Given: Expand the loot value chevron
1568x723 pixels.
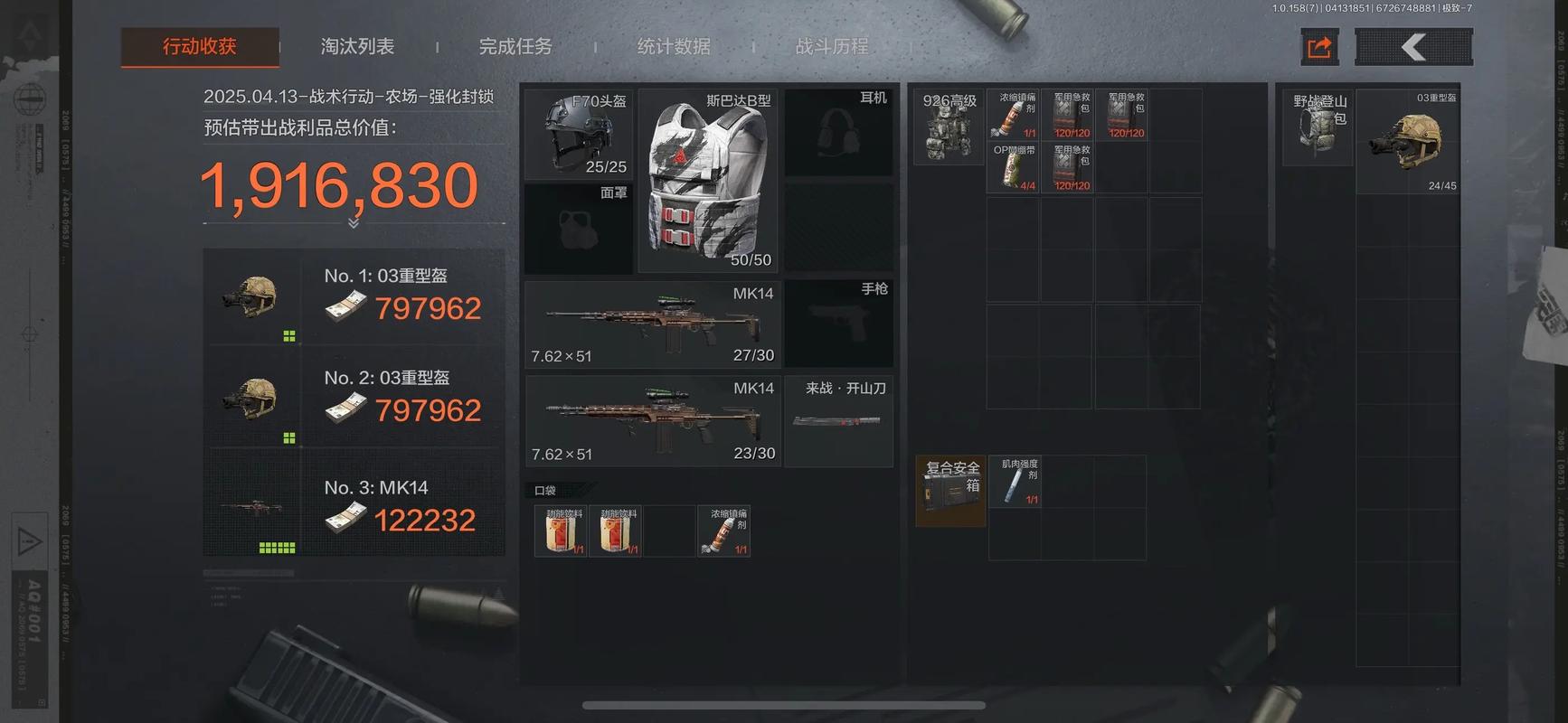Looking at the screenshot, I should coord(354,223).
